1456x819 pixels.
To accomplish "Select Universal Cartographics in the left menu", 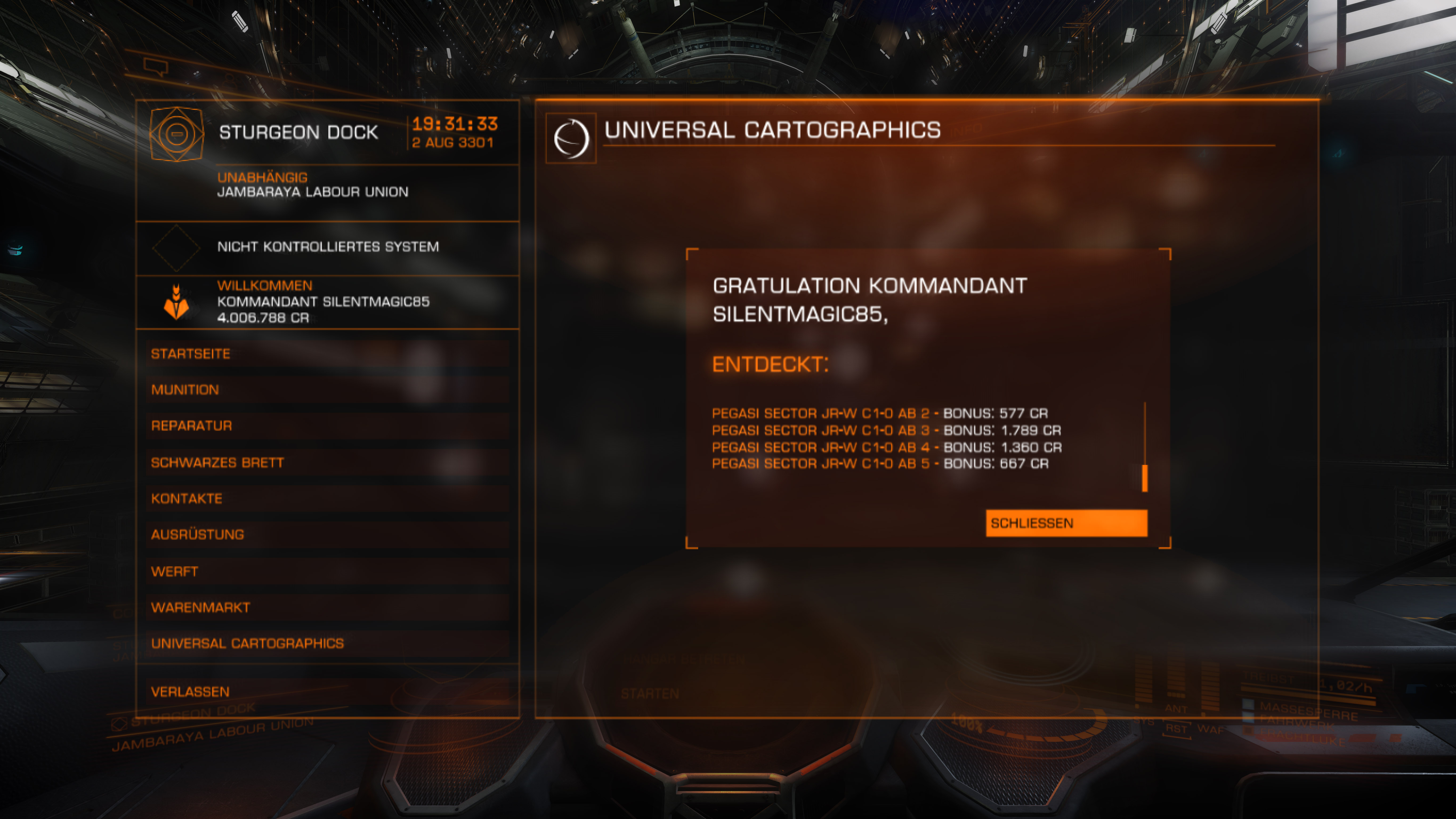I will click(x=327, y=644).
